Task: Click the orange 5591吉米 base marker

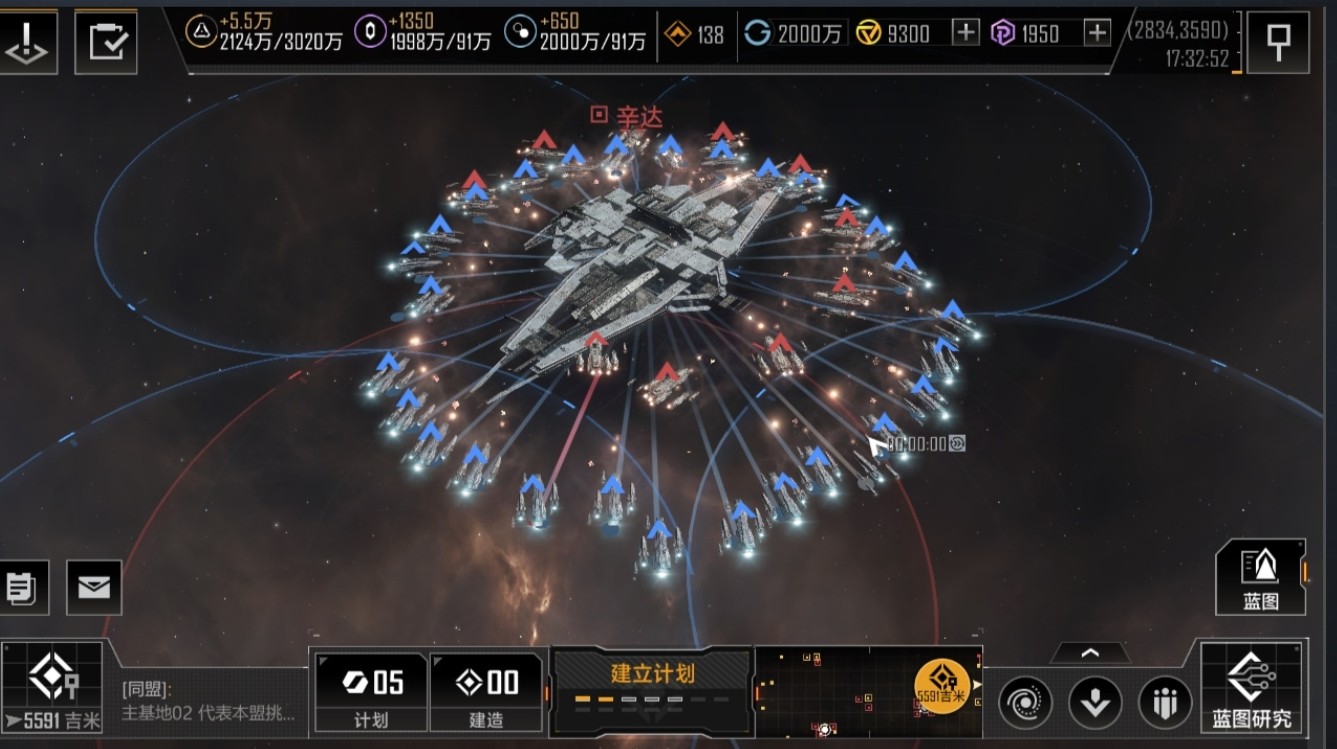Action: coord(942,686)
